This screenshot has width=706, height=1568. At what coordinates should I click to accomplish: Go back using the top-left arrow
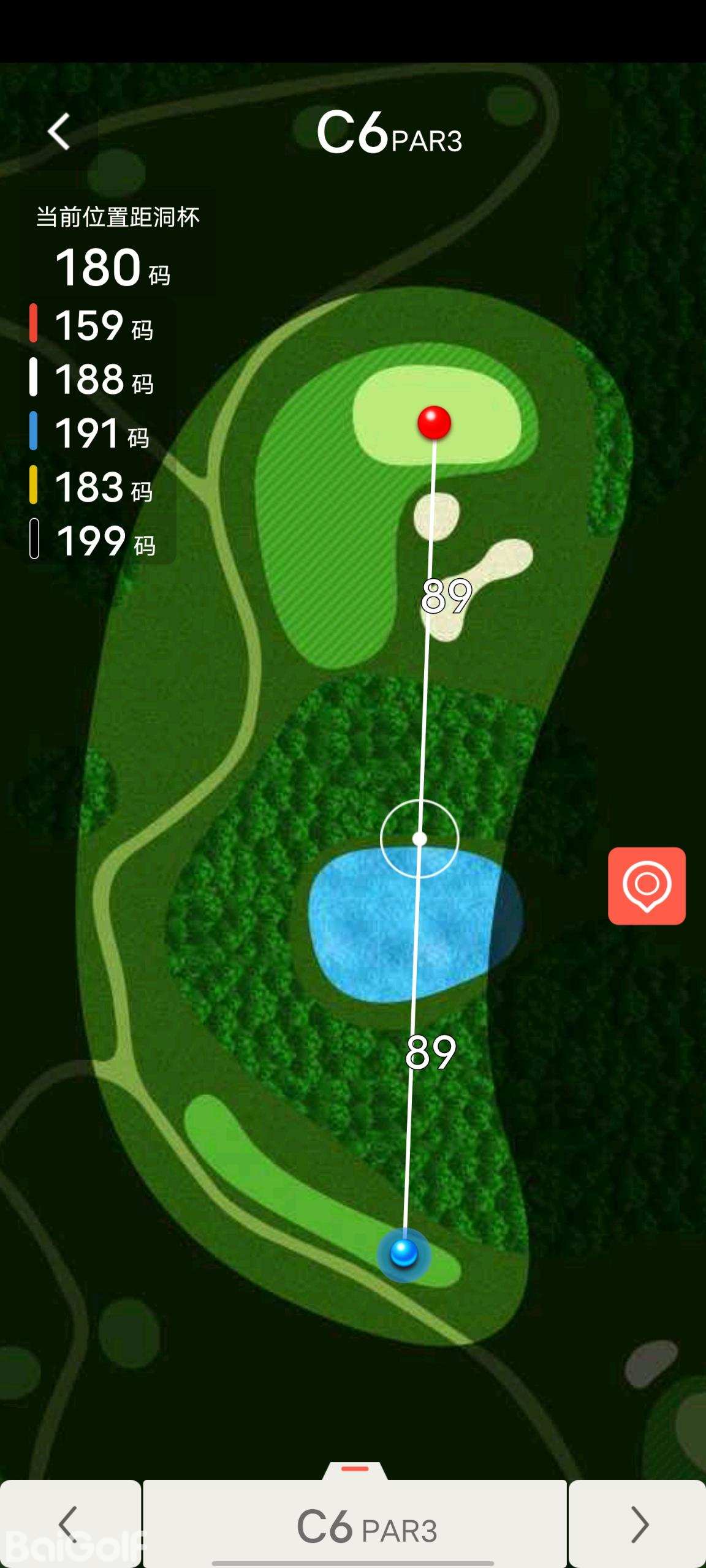[59, 132]
